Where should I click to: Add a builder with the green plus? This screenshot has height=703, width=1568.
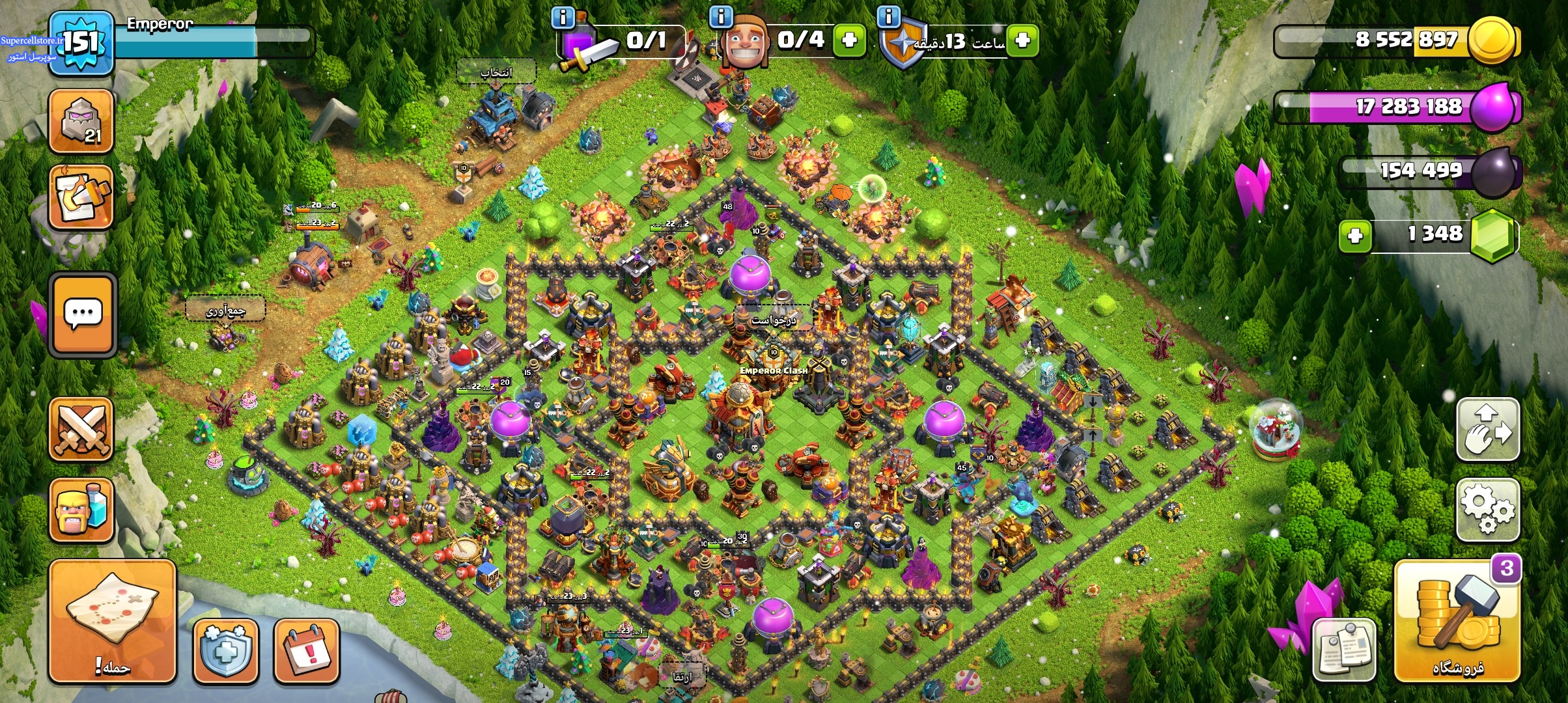click(x=848, y=40)
